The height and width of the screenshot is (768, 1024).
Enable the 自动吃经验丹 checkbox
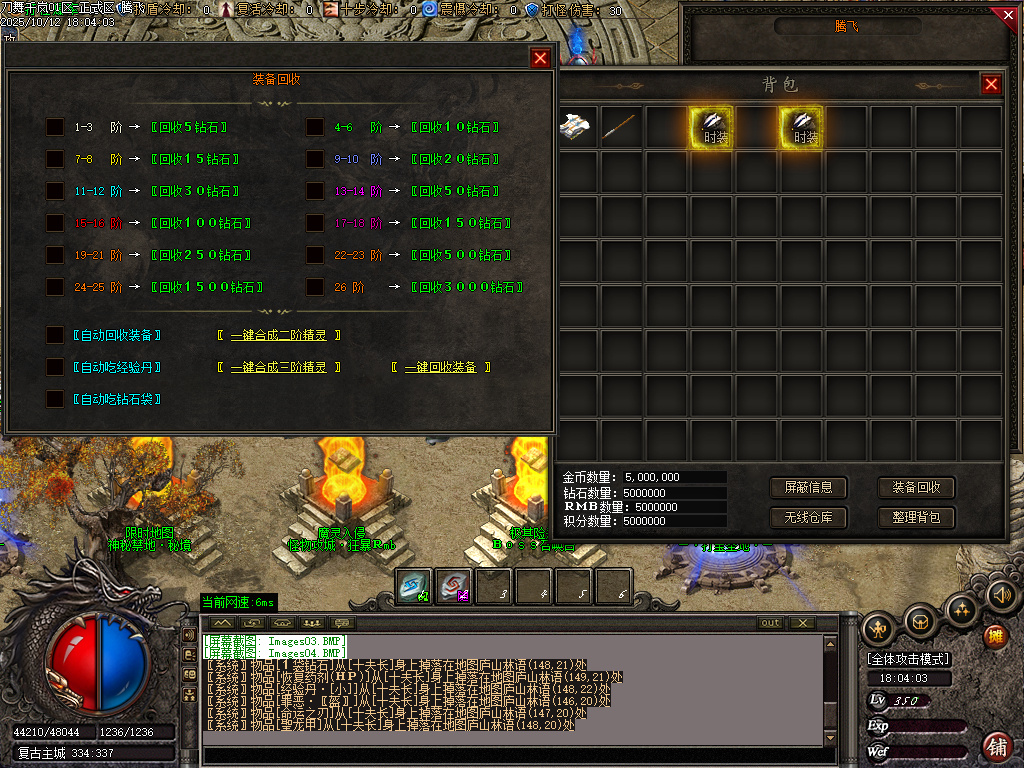[x=55, y=367]
